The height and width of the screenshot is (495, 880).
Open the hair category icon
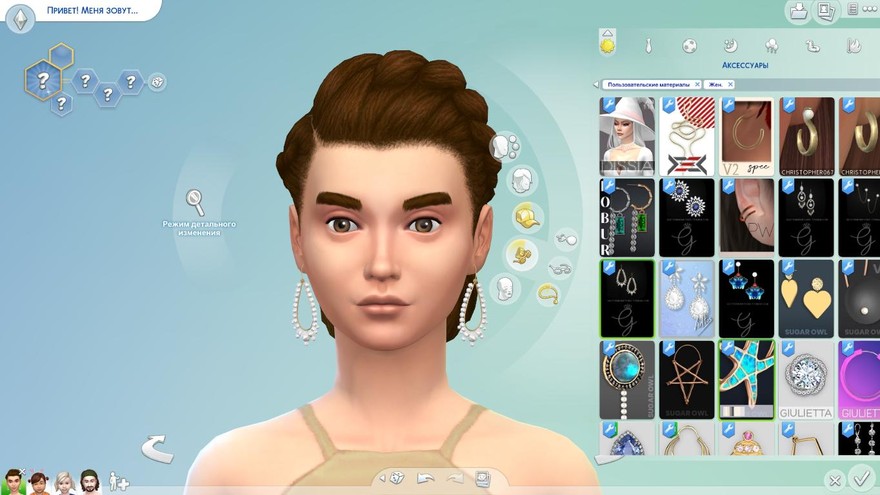pyautogui.click(x=521, y=181)
